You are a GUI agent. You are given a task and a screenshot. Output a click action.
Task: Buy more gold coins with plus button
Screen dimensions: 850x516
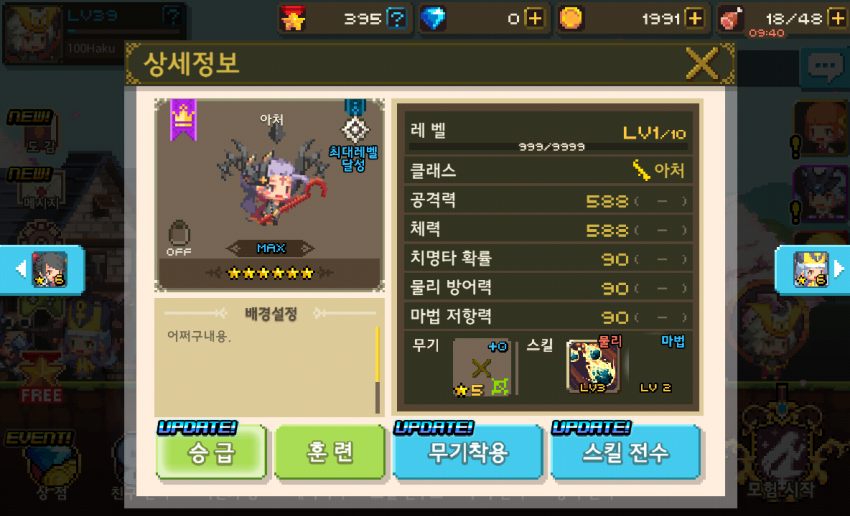pos(694,18)
